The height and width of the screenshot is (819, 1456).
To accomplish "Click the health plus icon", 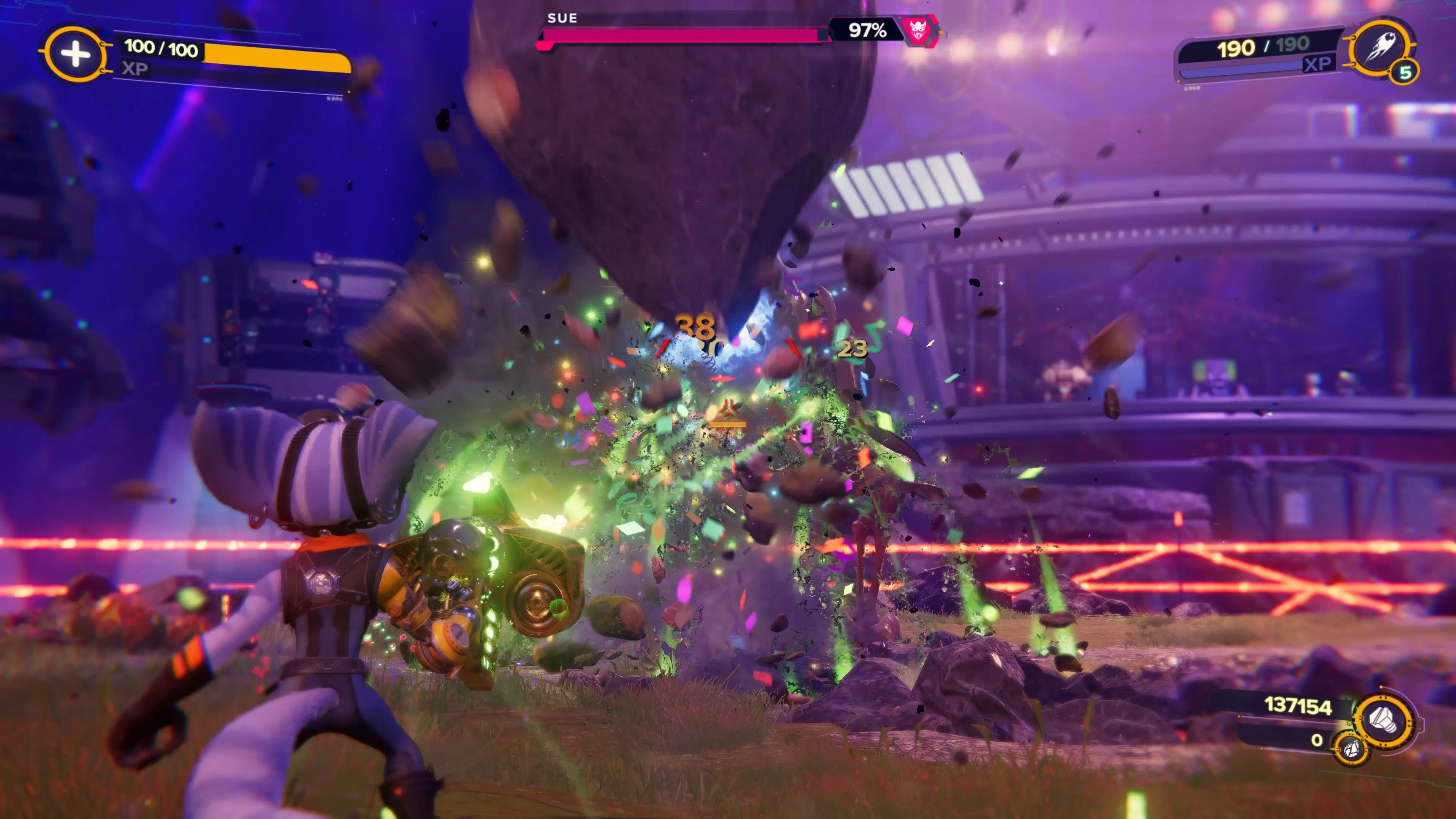I will pyautogui.click(x=75, y=54).
